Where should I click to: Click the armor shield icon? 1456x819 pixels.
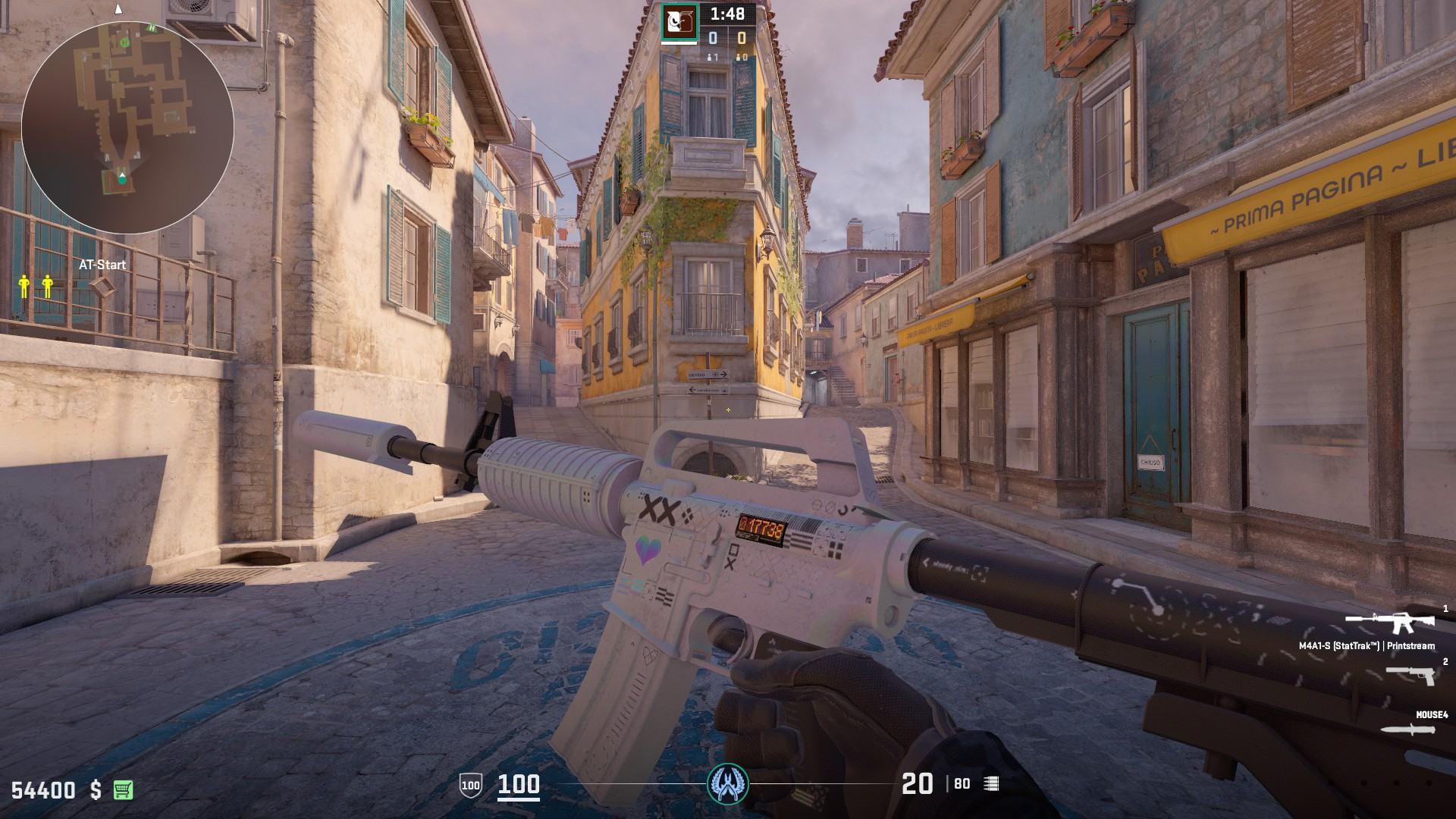coord(470,785)
